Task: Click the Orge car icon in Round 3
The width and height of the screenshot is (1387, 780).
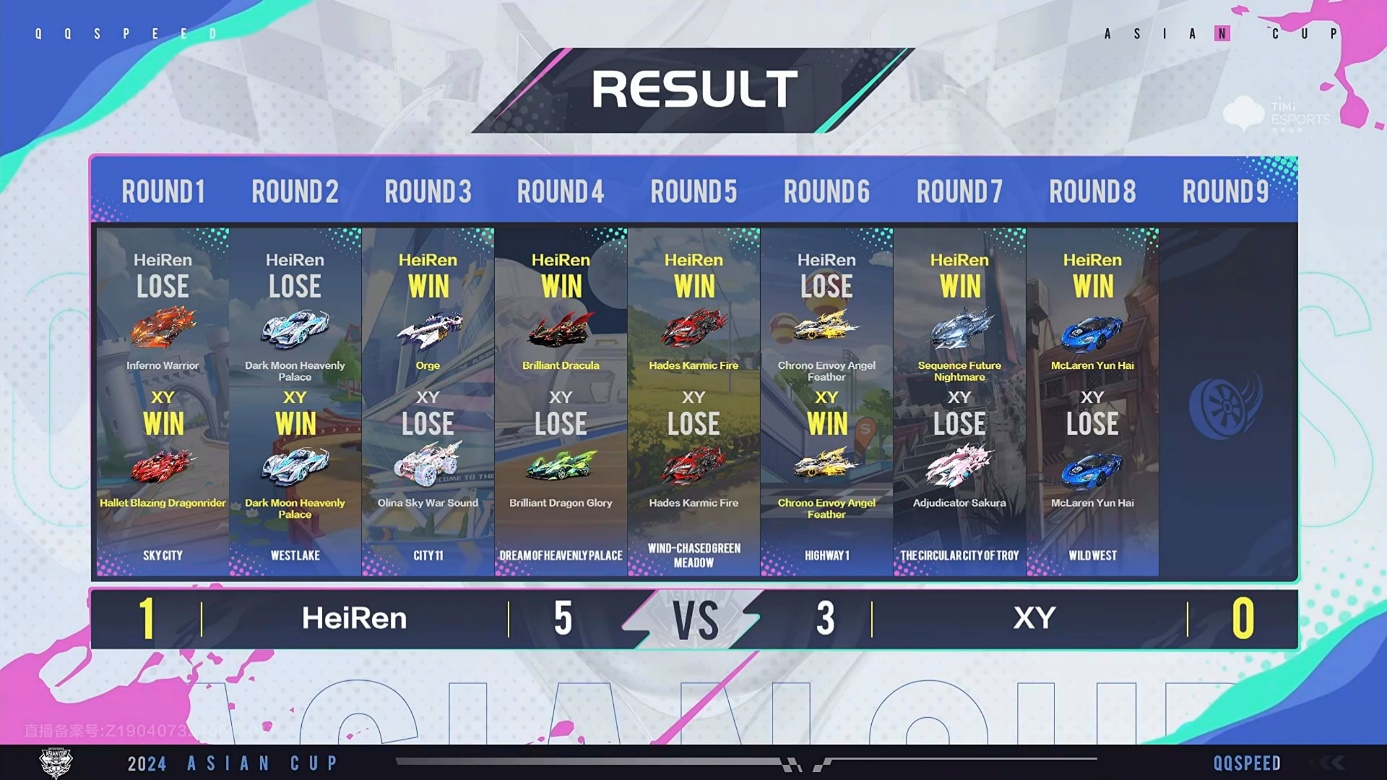Action: (x=428, y=330)
